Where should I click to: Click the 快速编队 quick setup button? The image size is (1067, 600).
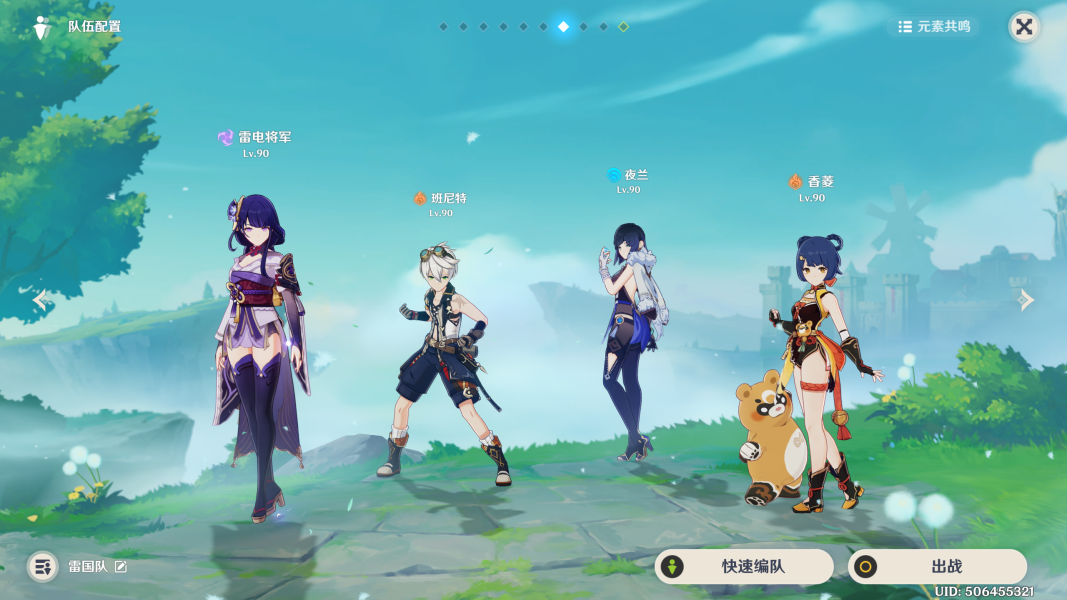pos(744,567)
